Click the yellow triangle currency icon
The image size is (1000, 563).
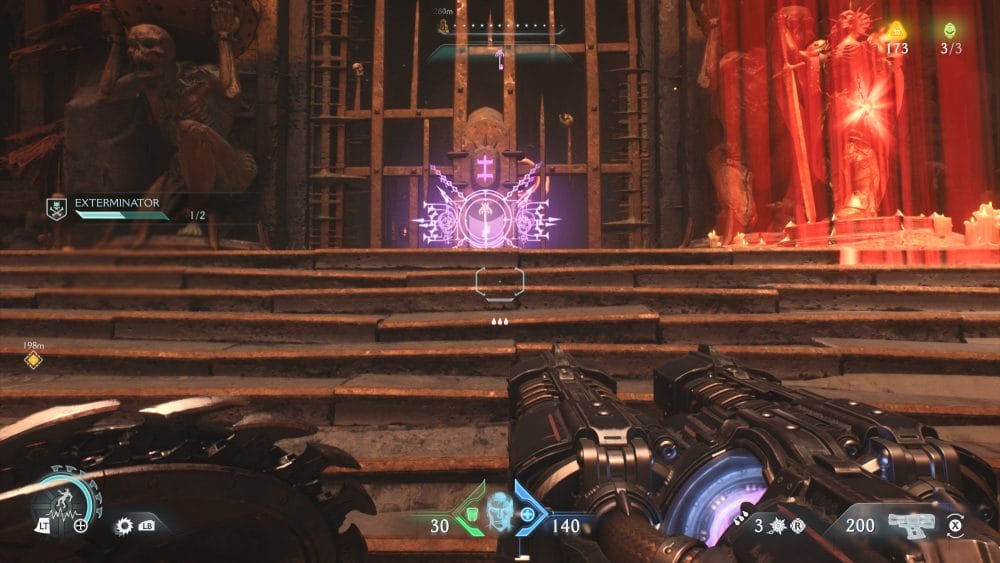894,30
